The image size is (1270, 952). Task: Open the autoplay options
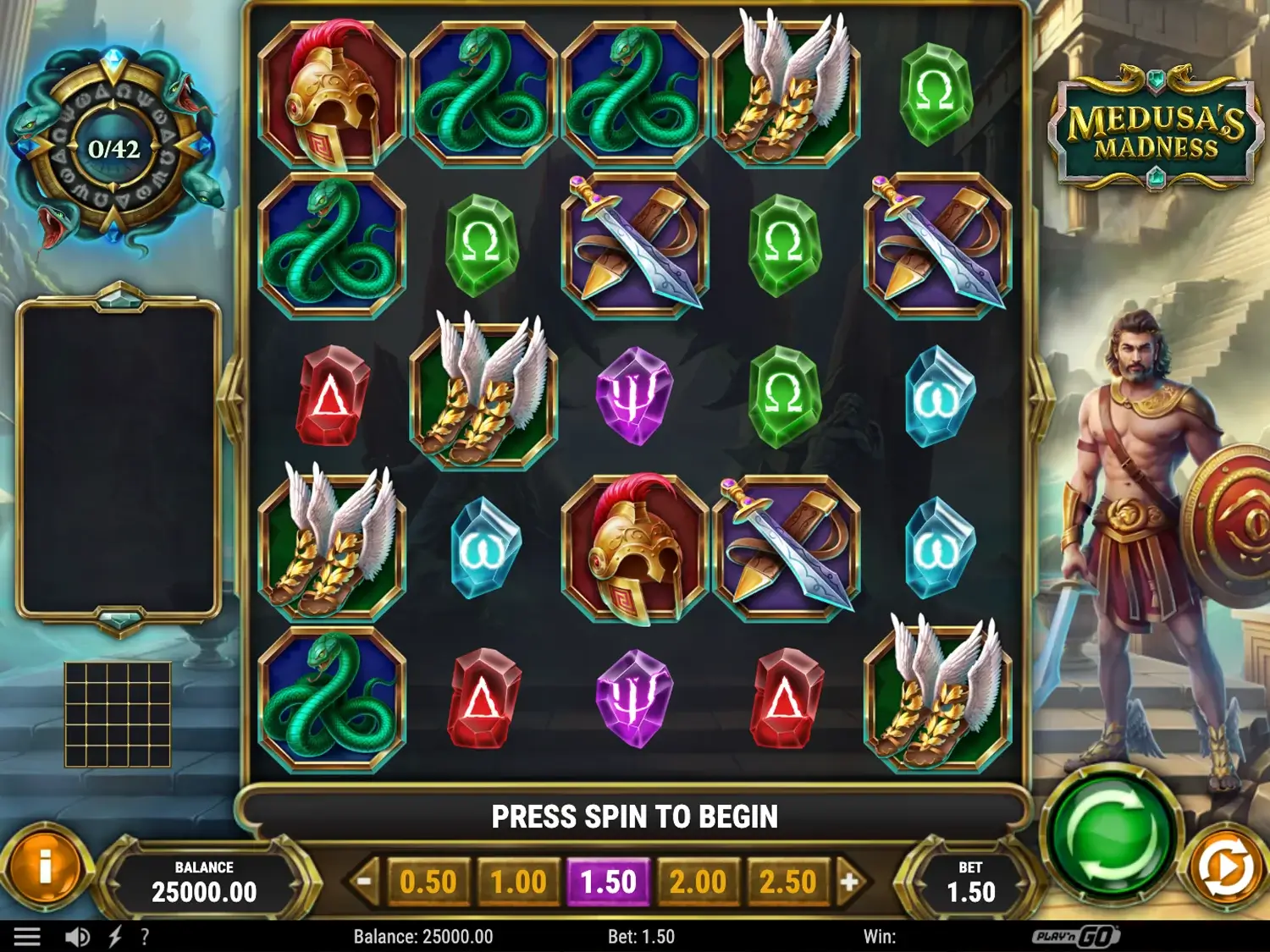1225,868
